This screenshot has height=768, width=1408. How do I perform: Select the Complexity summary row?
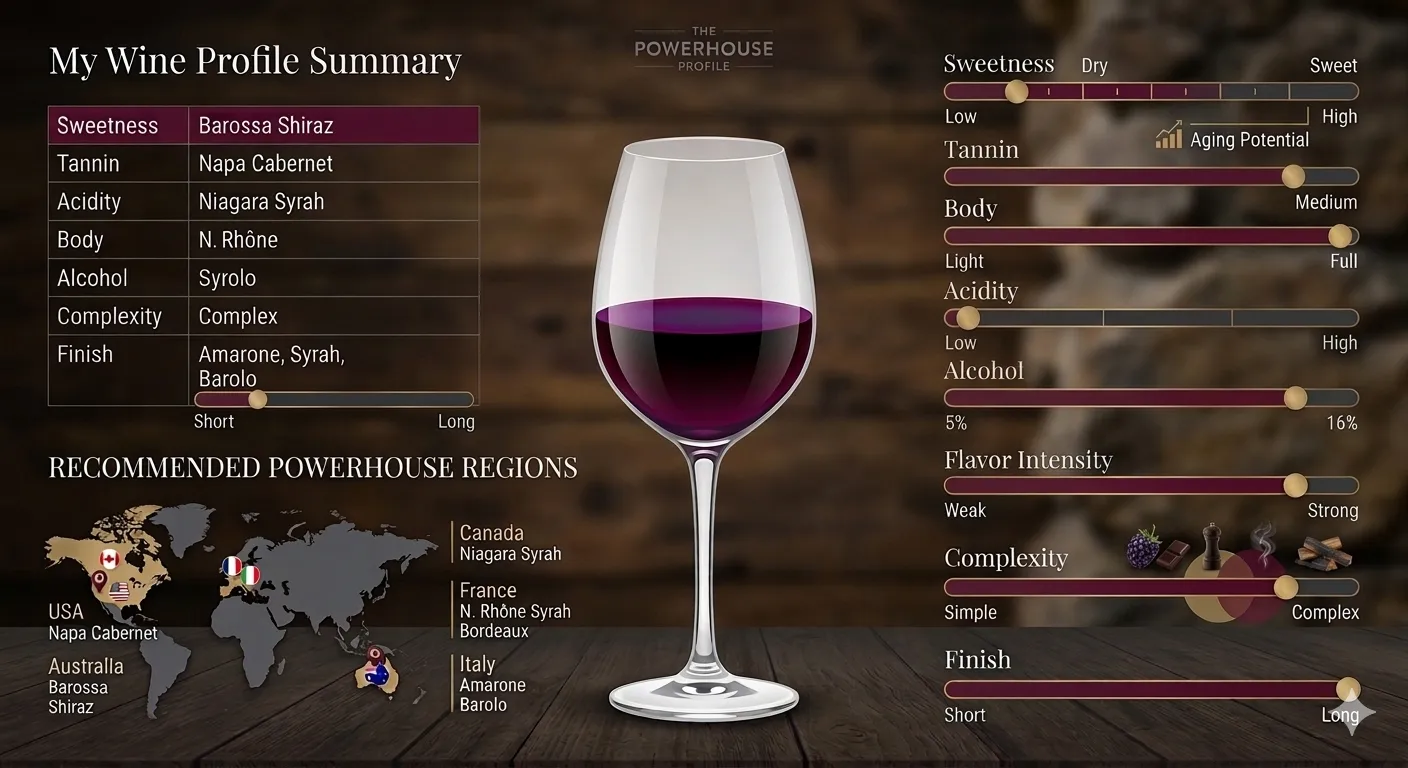tap(263, 316)
